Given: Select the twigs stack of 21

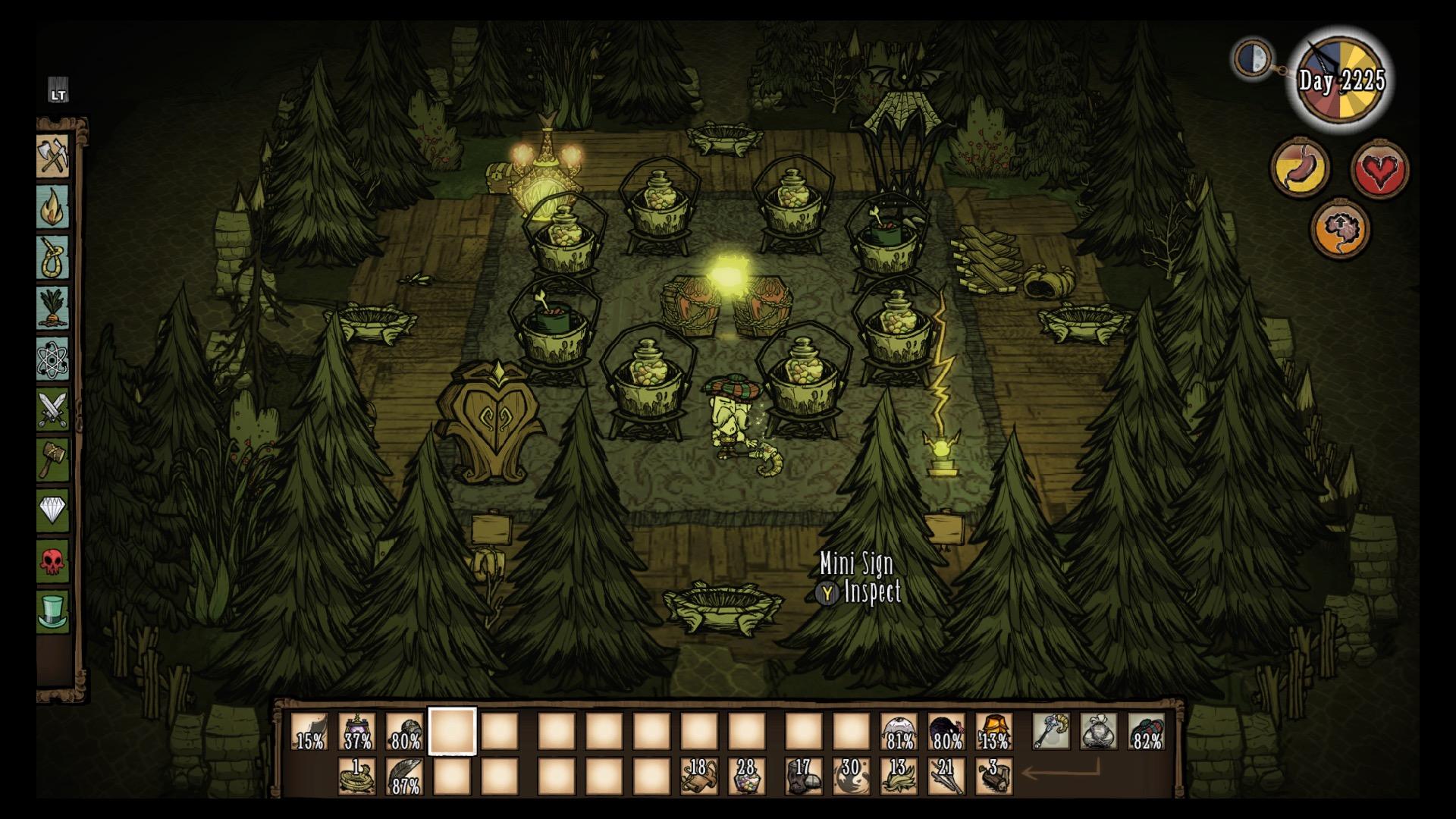Looking at the screenshot, I should coord(946,777).
